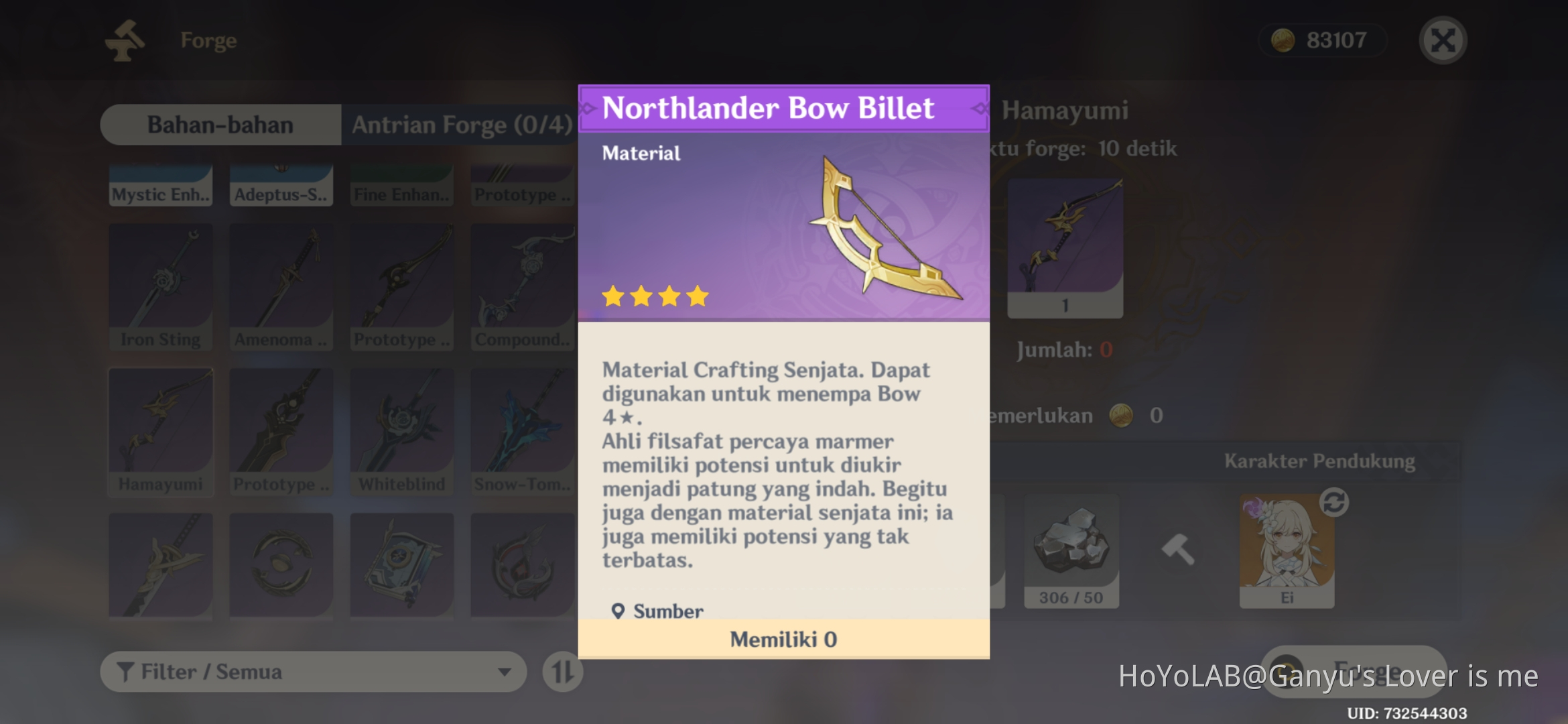Switch to the Bahan-bahan tab
This screenshot has width=1568, height=724.
click(x=221, y=125)
